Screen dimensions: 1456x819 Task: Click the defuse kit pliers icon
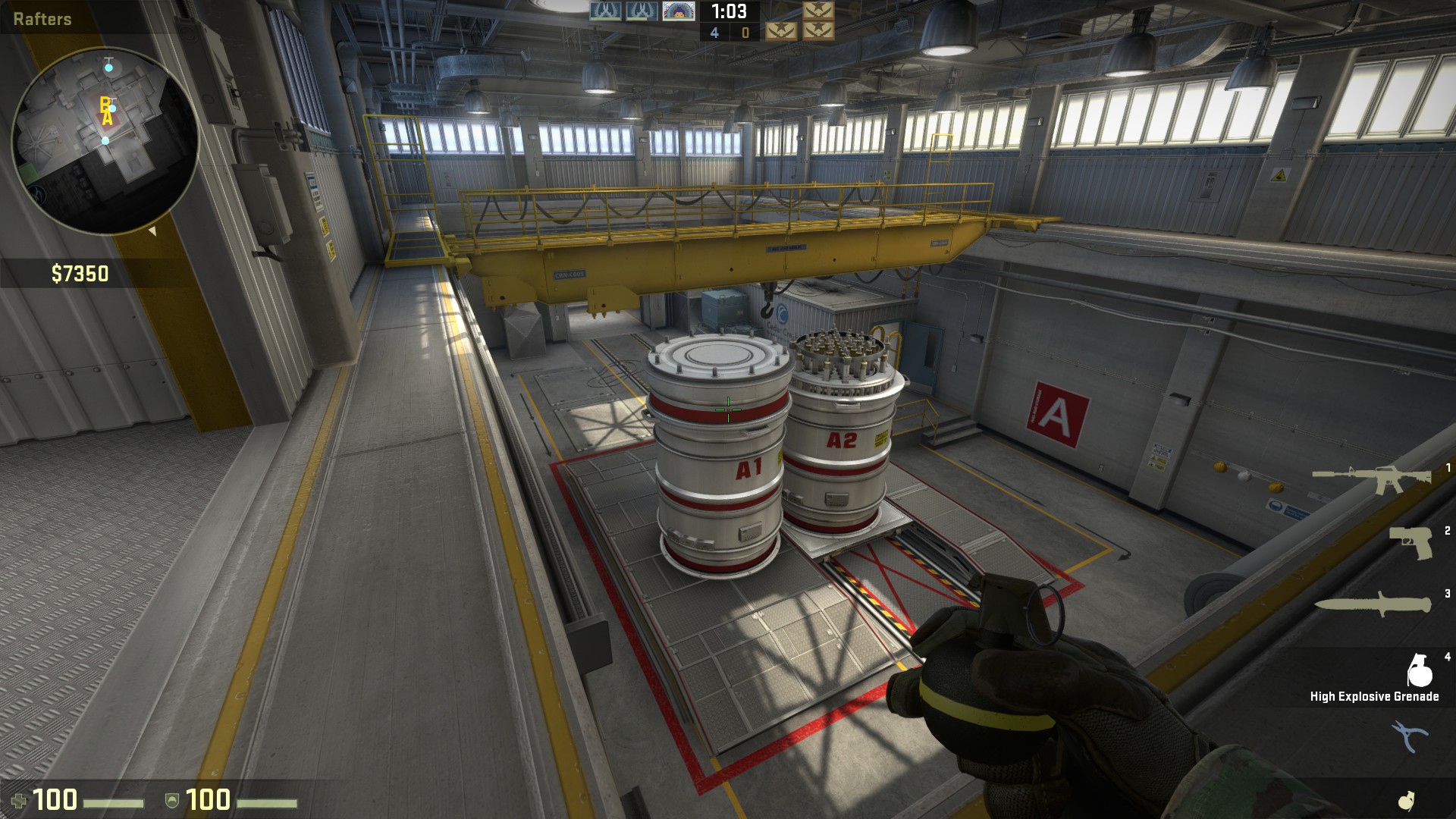coord(1408,736)
